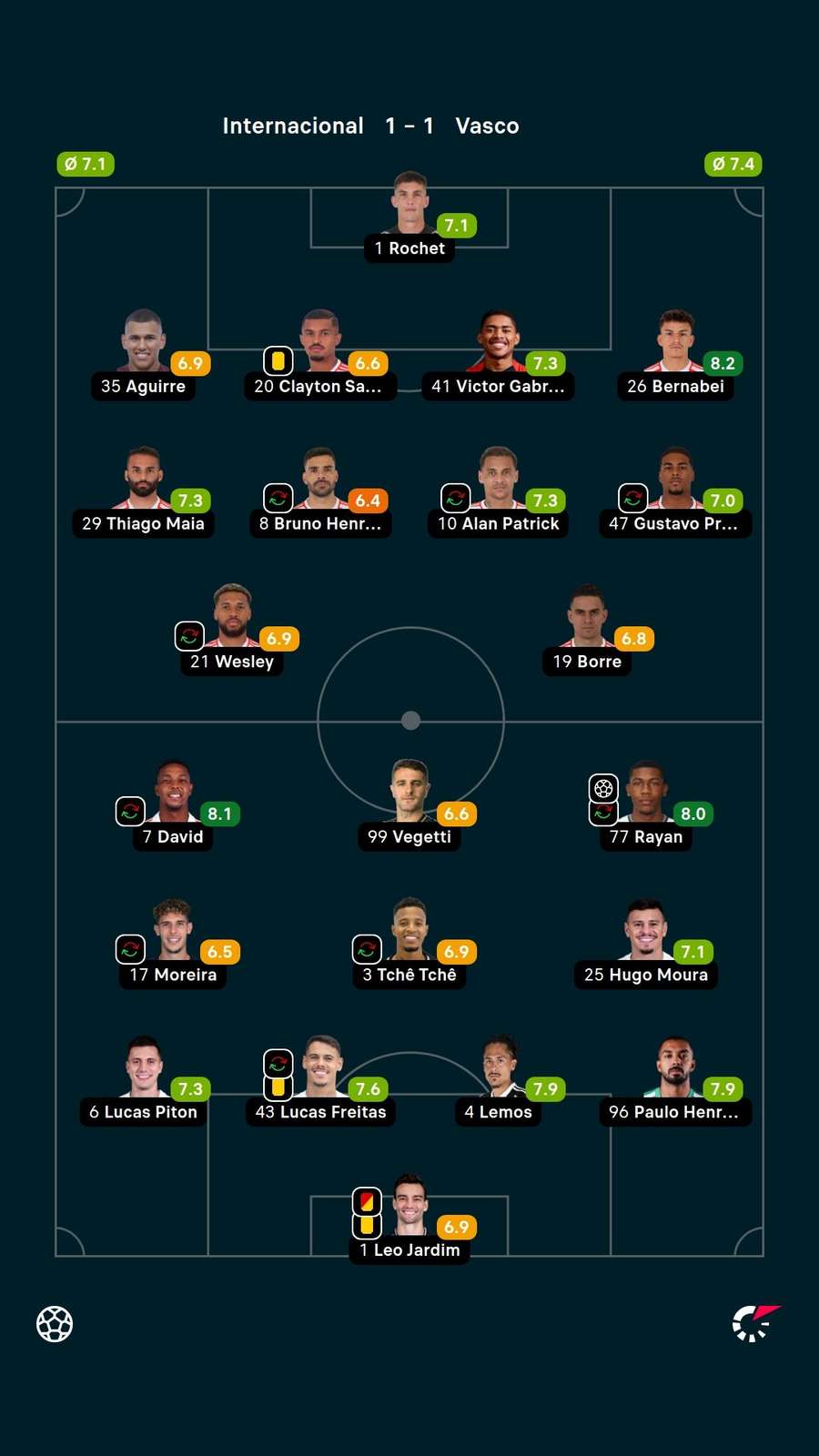This screenshot has height=1456, width=819.
Task: Select Victor Gabriel's player card
Action: [498, 355]
